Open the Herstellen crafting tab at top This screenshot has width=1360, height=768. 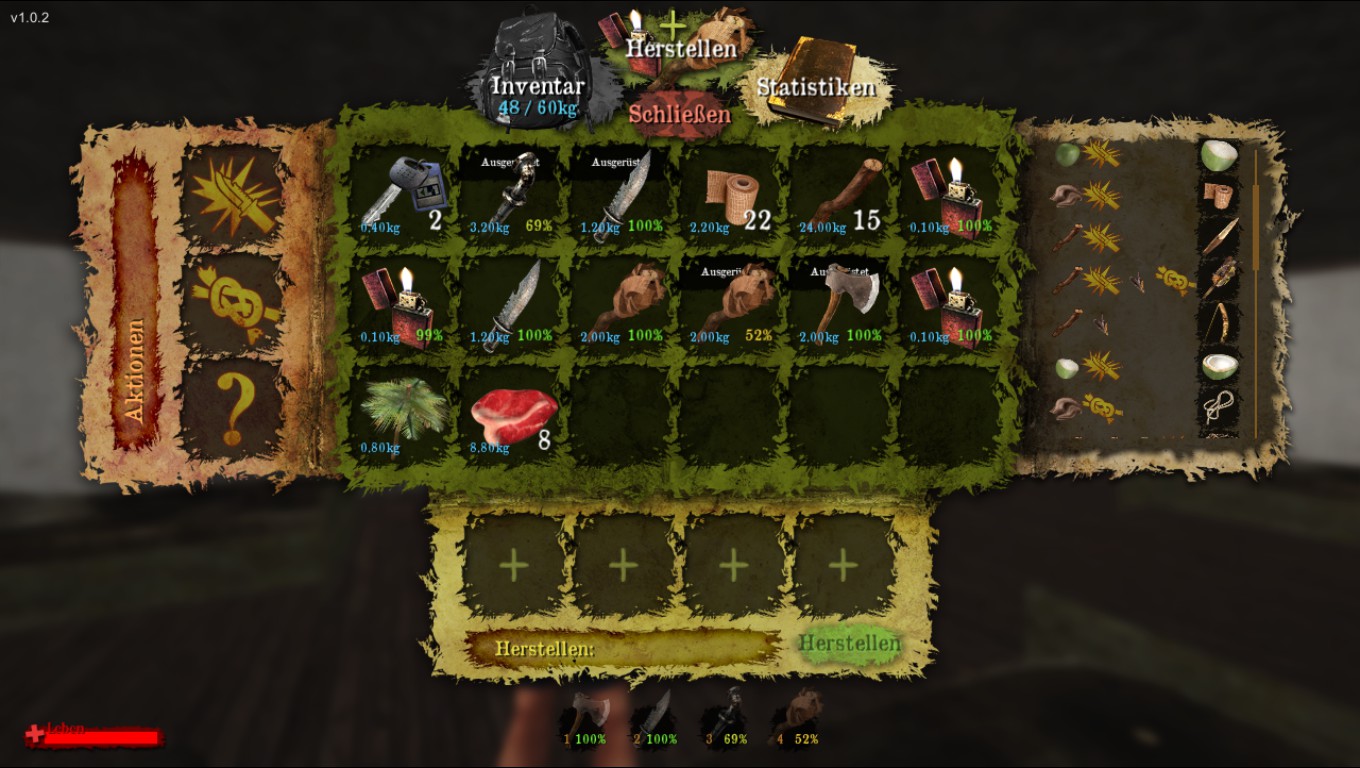[681, 46]
